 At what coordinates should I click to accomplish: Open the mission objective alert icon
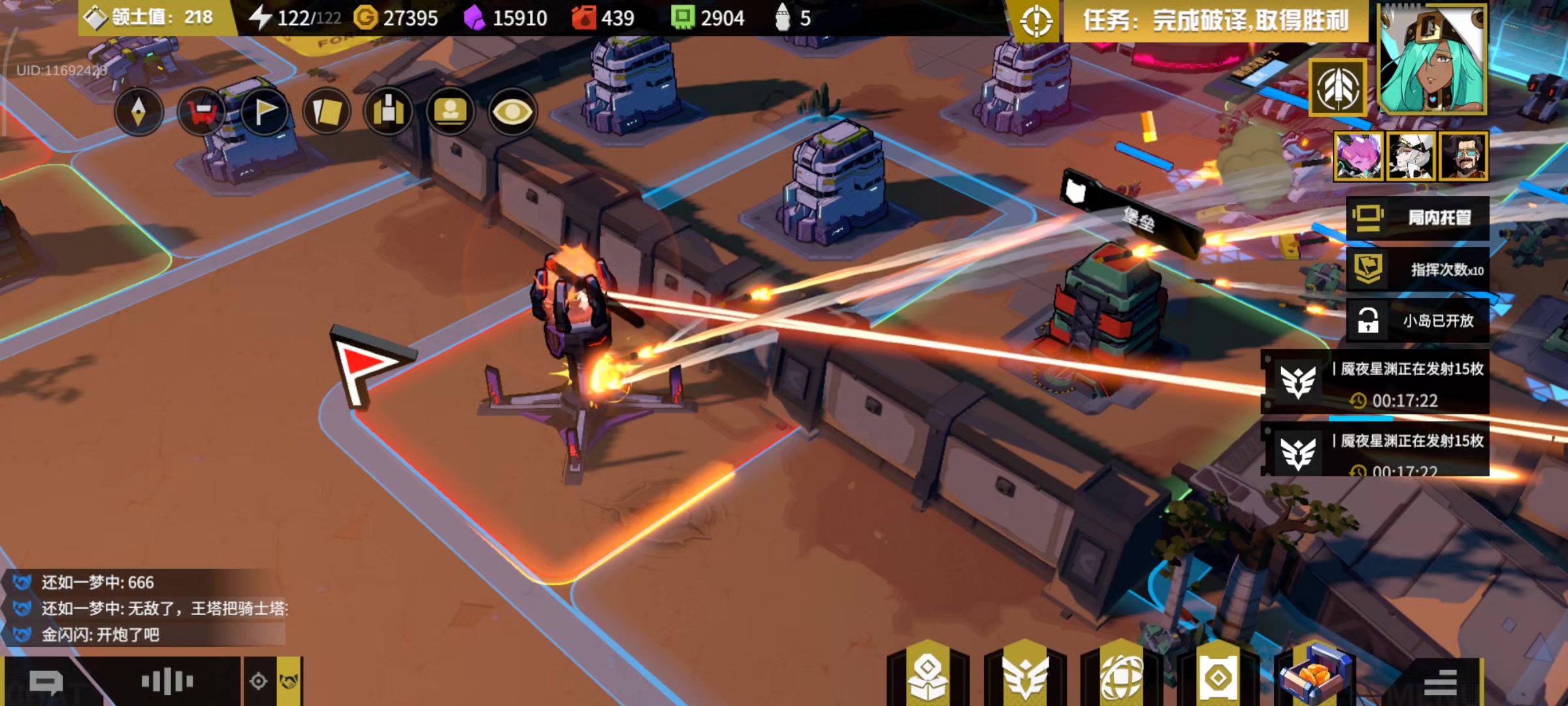pos(1036,21)
